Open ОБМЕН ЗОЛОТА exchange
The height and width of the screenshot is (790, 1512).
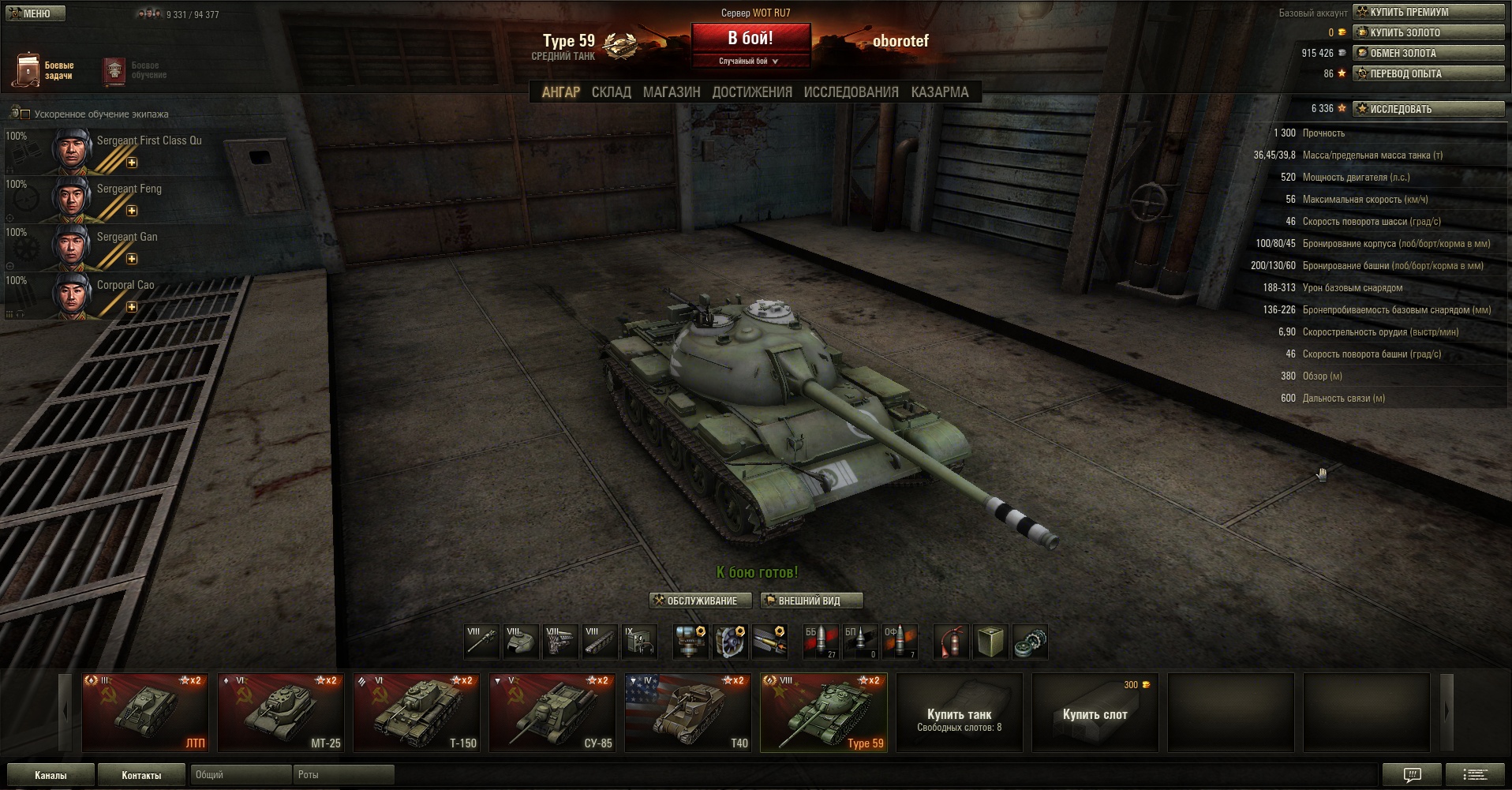point(1428,53)
